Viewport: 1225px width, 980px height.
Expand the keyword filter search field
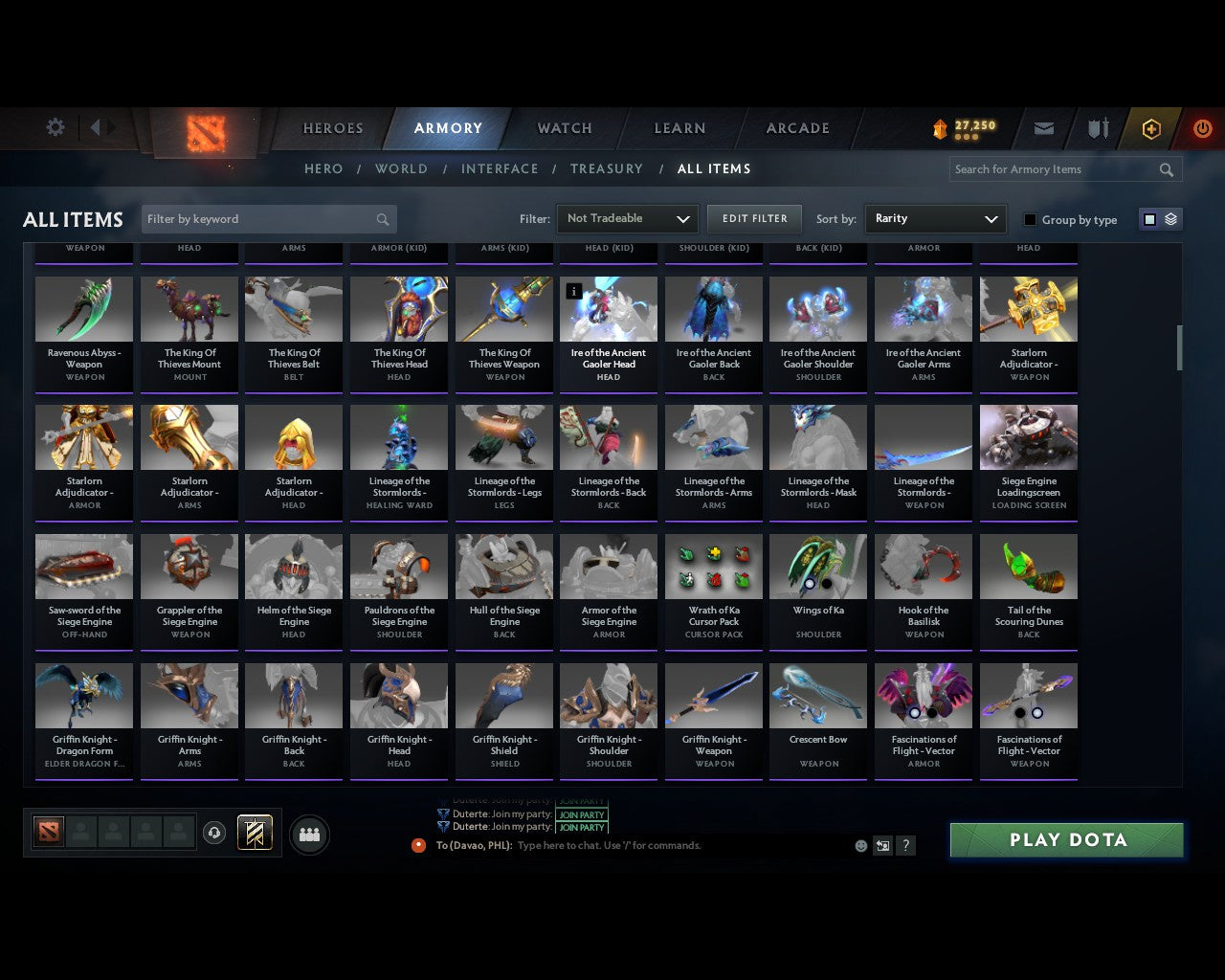tap(268, 218)
